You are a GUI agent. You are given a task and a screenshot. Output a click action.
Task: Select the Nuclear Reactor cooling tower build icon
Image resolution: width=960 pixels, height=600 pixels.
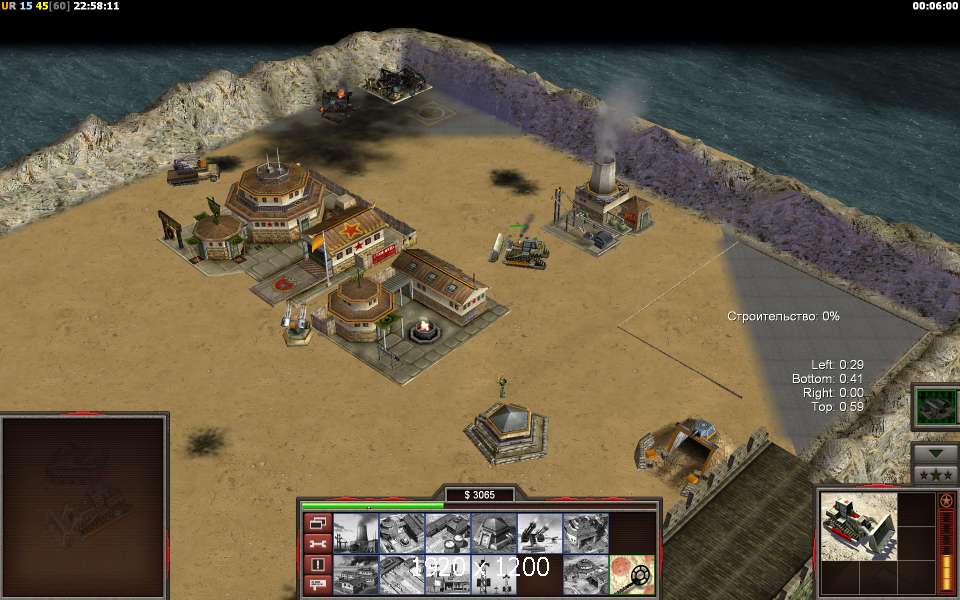(355, 533)
